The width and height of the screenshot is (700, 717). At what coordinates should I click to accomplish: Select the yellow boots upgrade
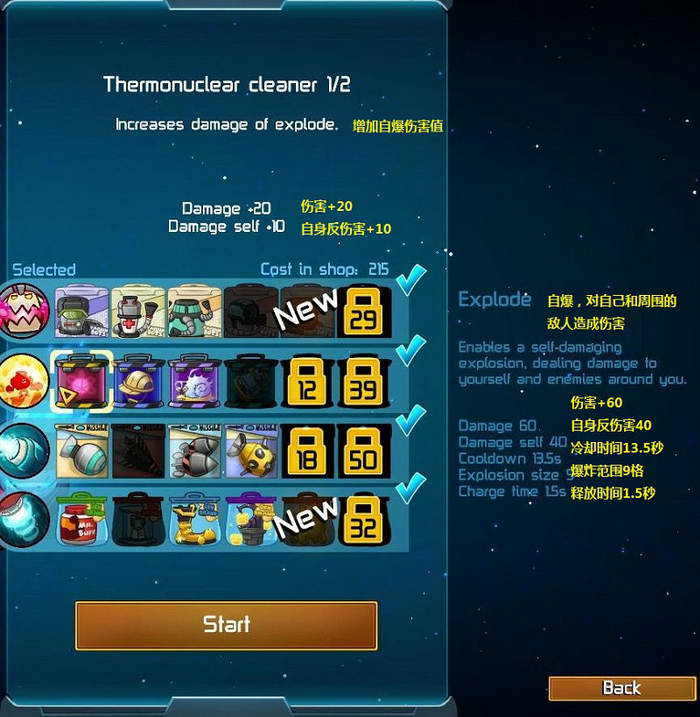[x=194, y=518]
